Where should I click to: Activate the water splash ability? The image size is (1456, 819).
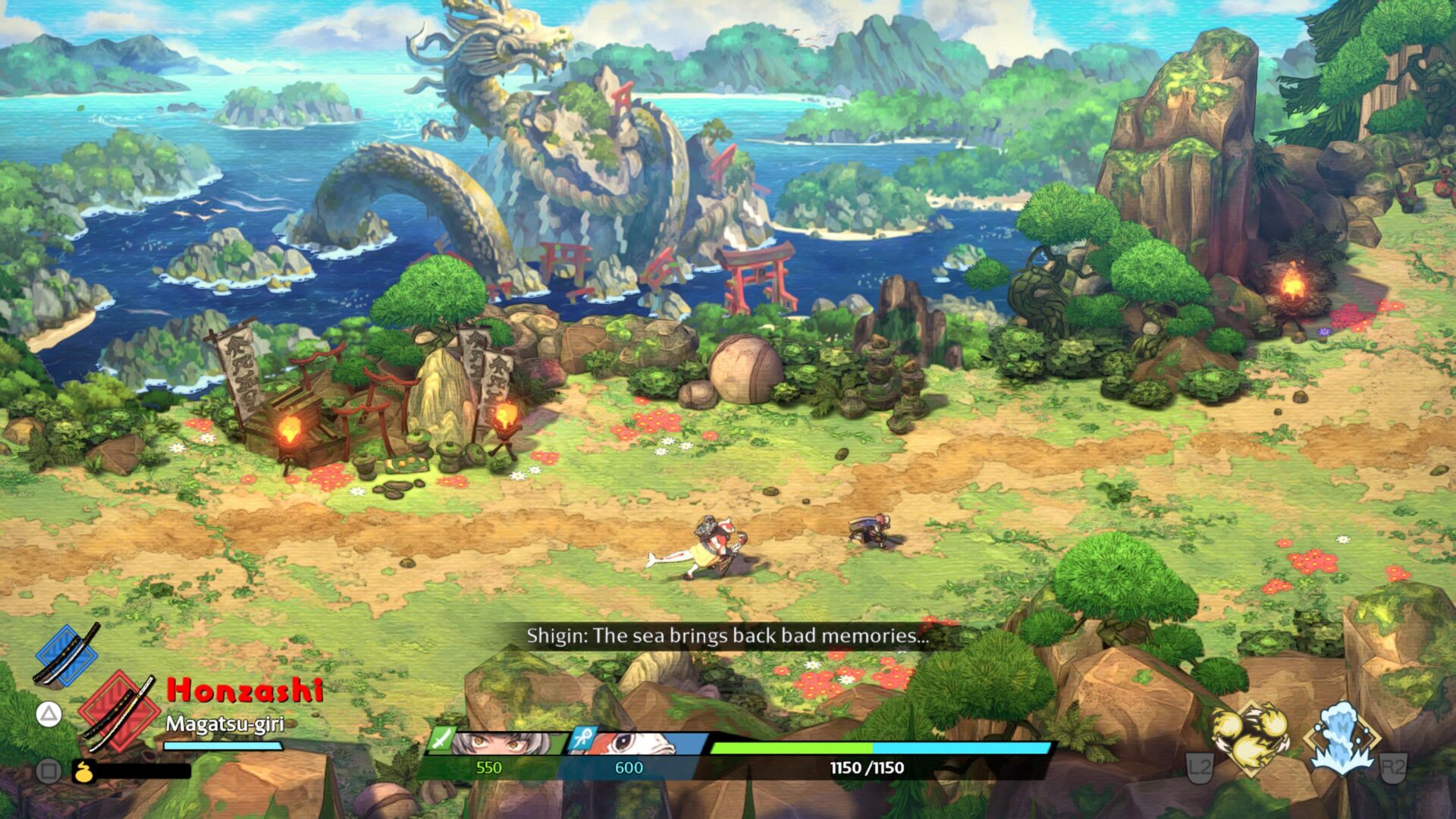click(x=1341, y=739)
